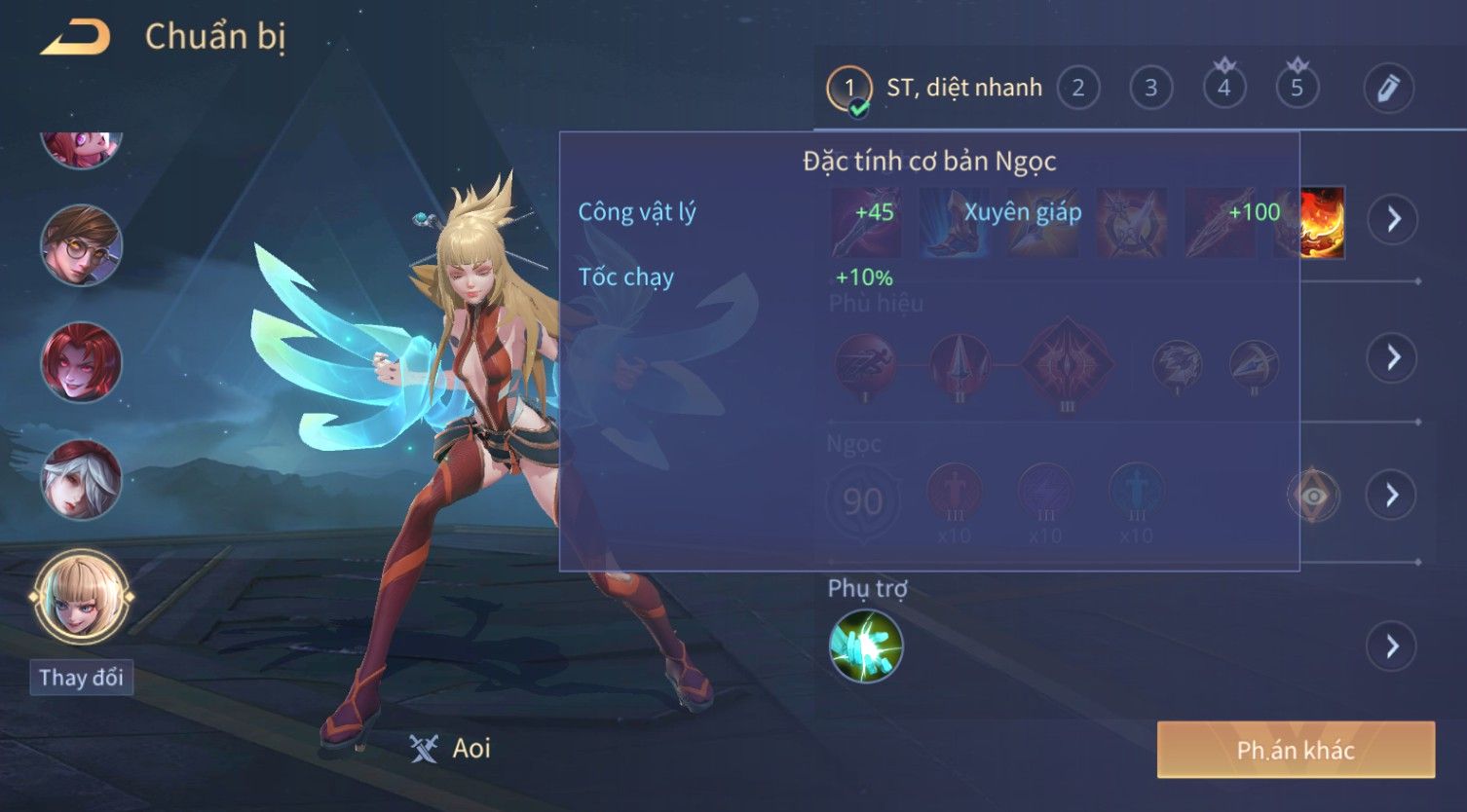
Task: Switch to build preset 2
Action: click(1077, 89)
